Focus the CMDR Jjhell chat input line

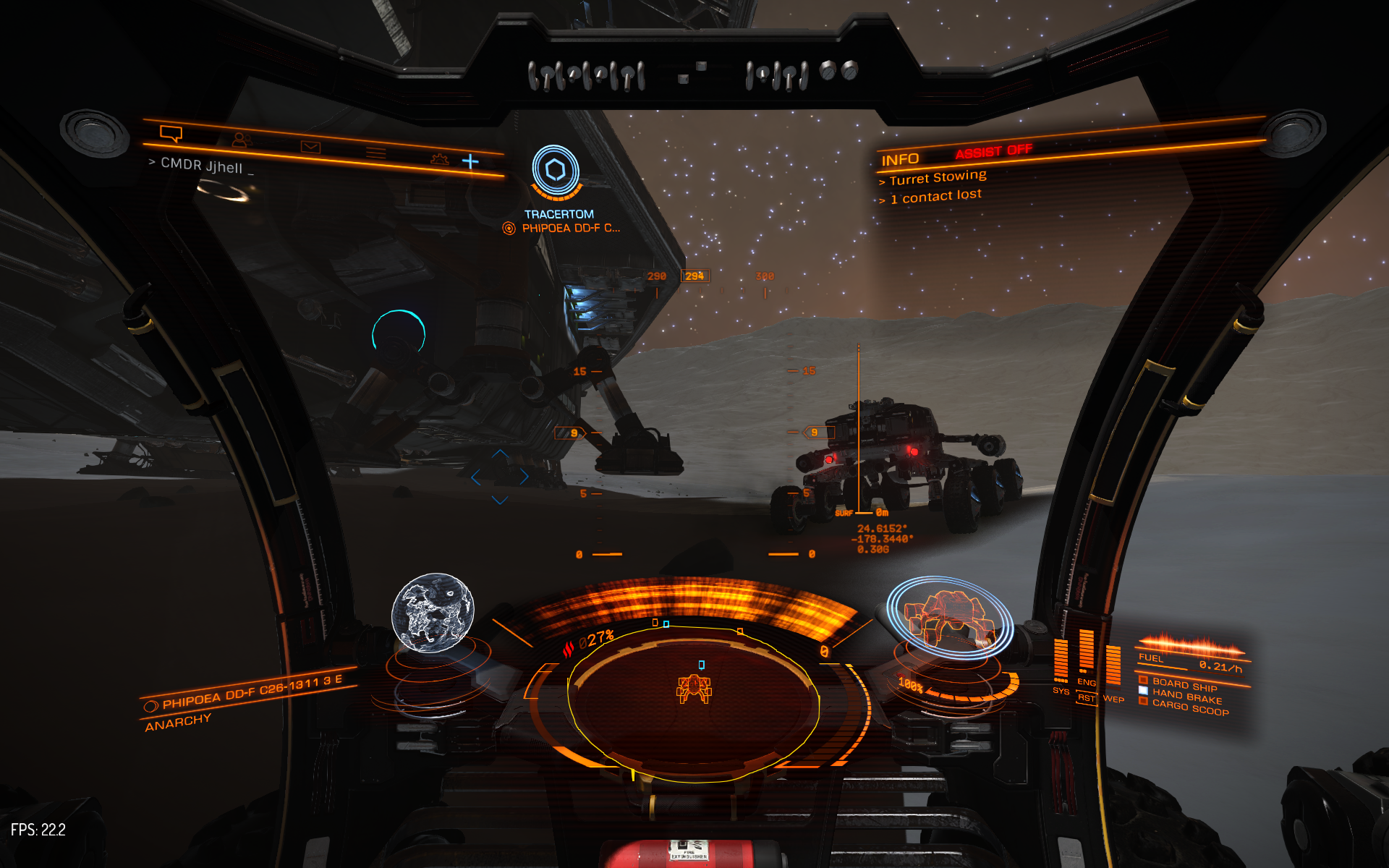pos(203,166)
